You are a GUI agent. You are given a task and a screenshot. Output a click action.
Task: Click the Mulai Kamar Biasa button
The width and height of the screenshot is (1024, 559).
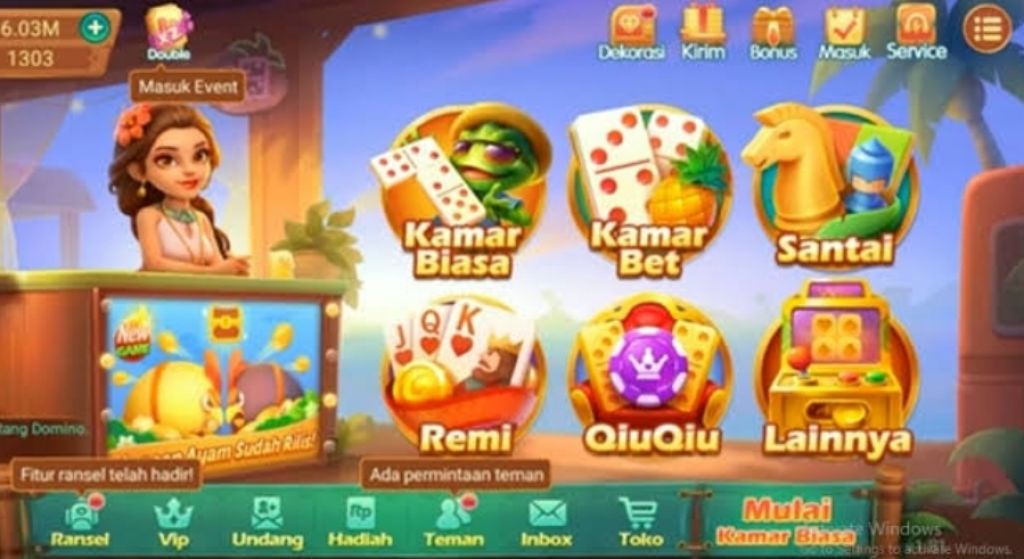(785, 522)
